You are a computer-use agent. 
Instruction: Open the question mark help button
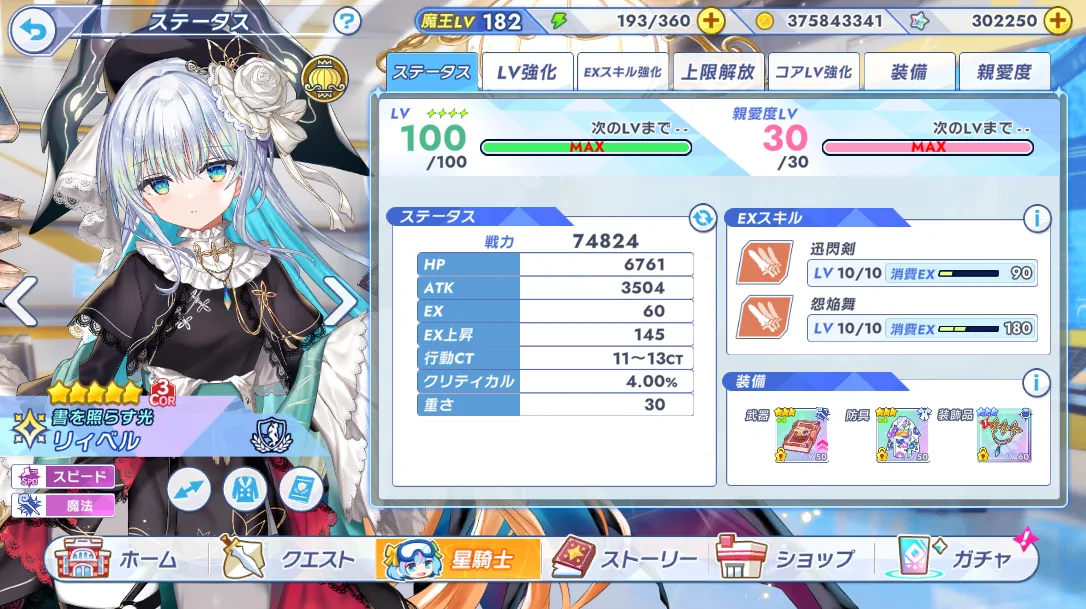[x=347, y=21]
